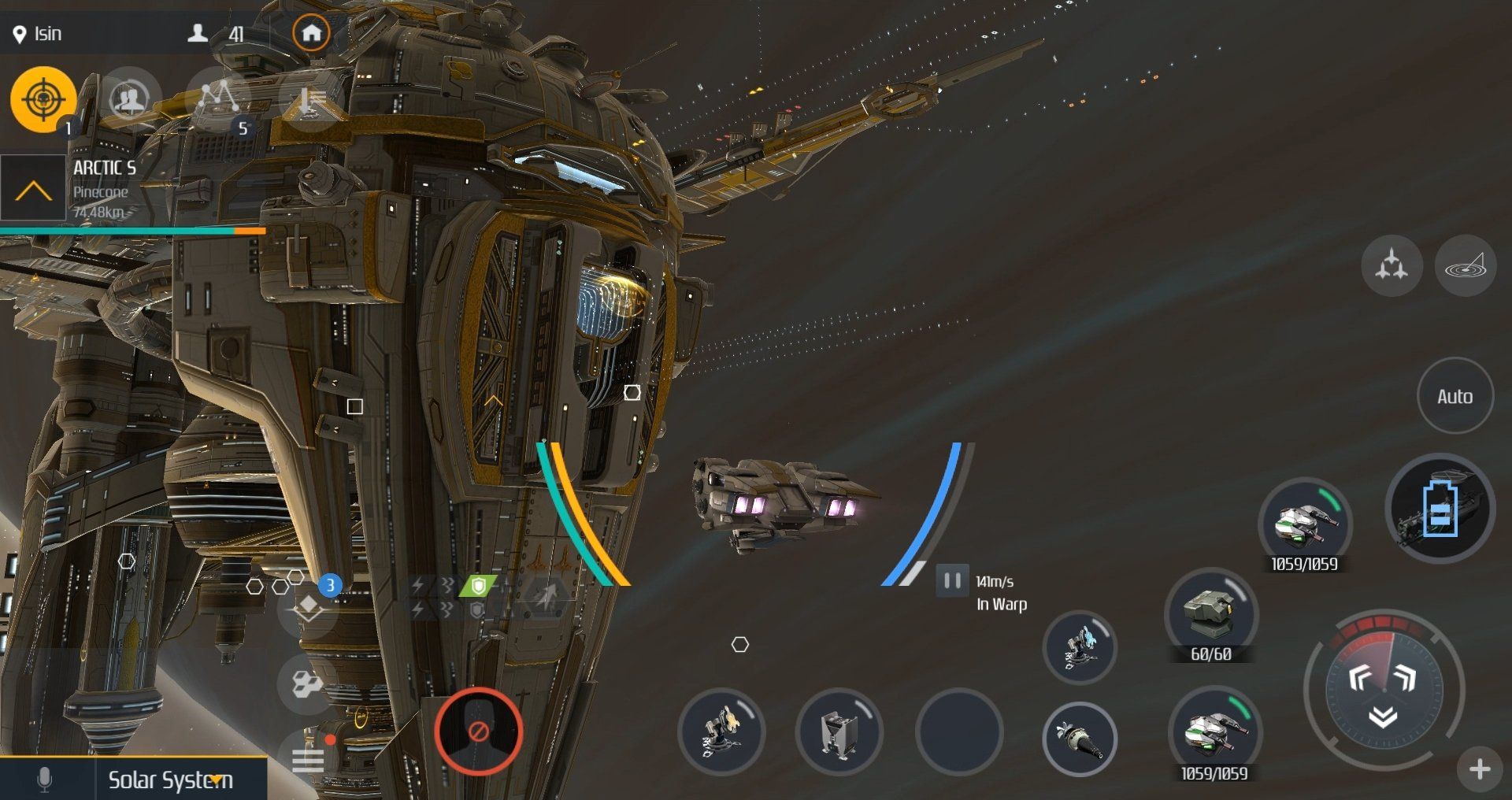Open the fleet members icon
Image resolution: width=1512 pixels, height=800 pixels.
pos(130,99)
